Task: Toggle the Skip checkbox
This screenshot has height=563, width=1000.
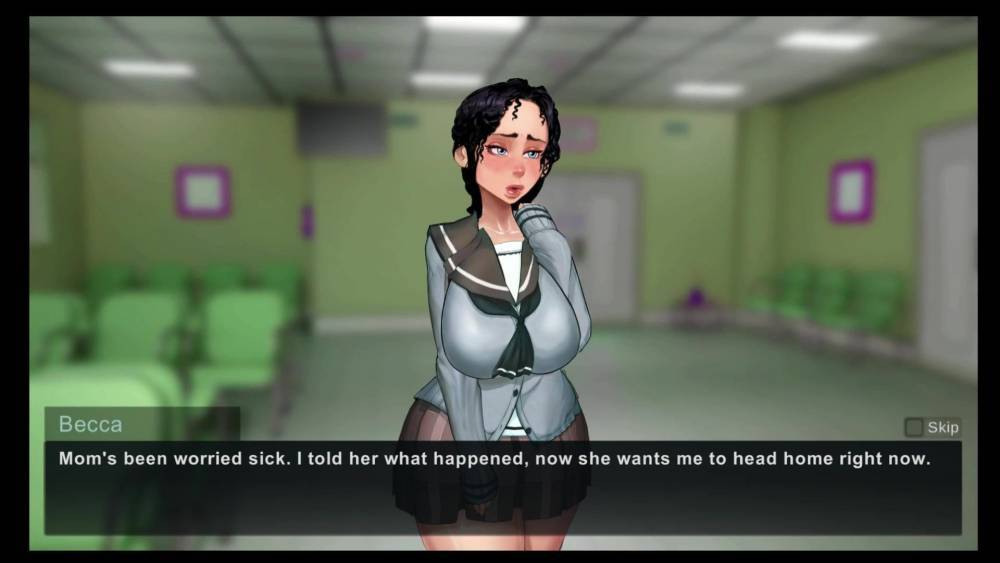Action: (914, 427)
